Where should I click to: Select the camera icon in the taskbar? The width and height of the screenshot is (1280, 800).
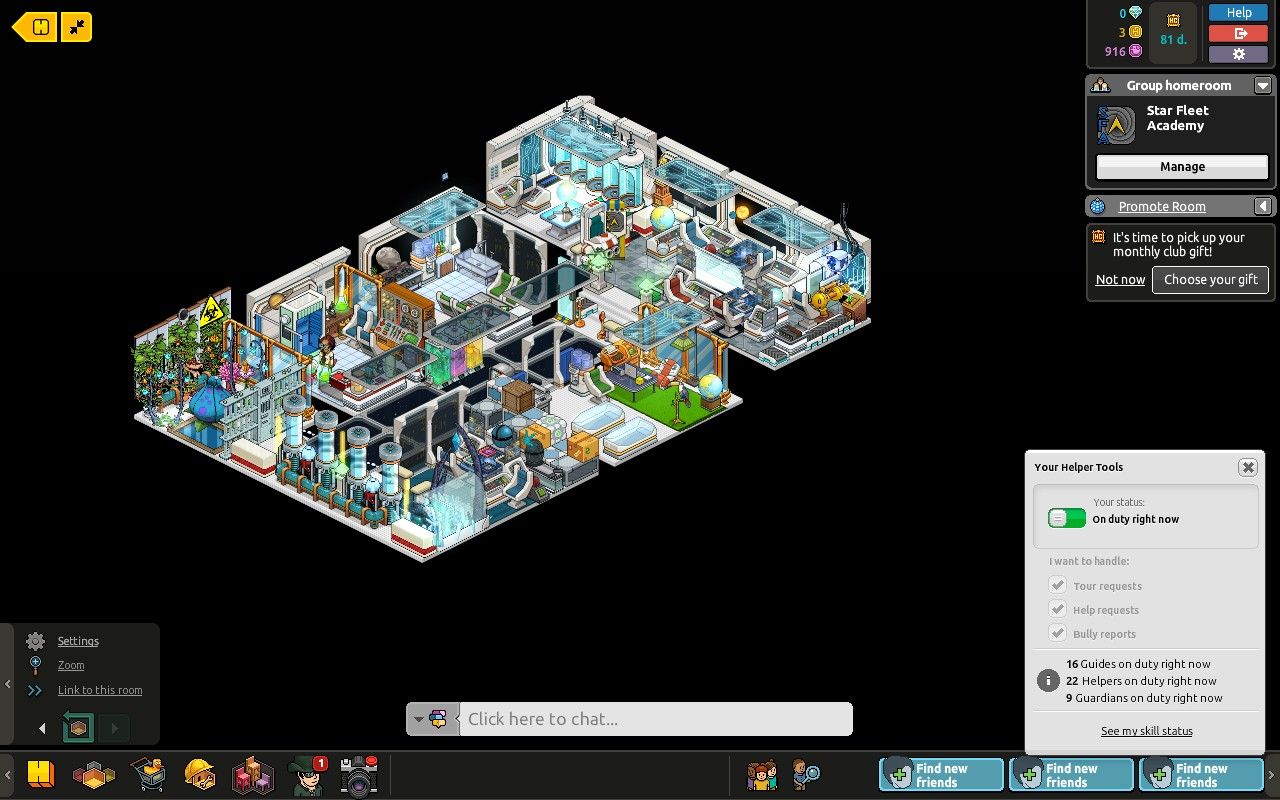tap(358, 774)
